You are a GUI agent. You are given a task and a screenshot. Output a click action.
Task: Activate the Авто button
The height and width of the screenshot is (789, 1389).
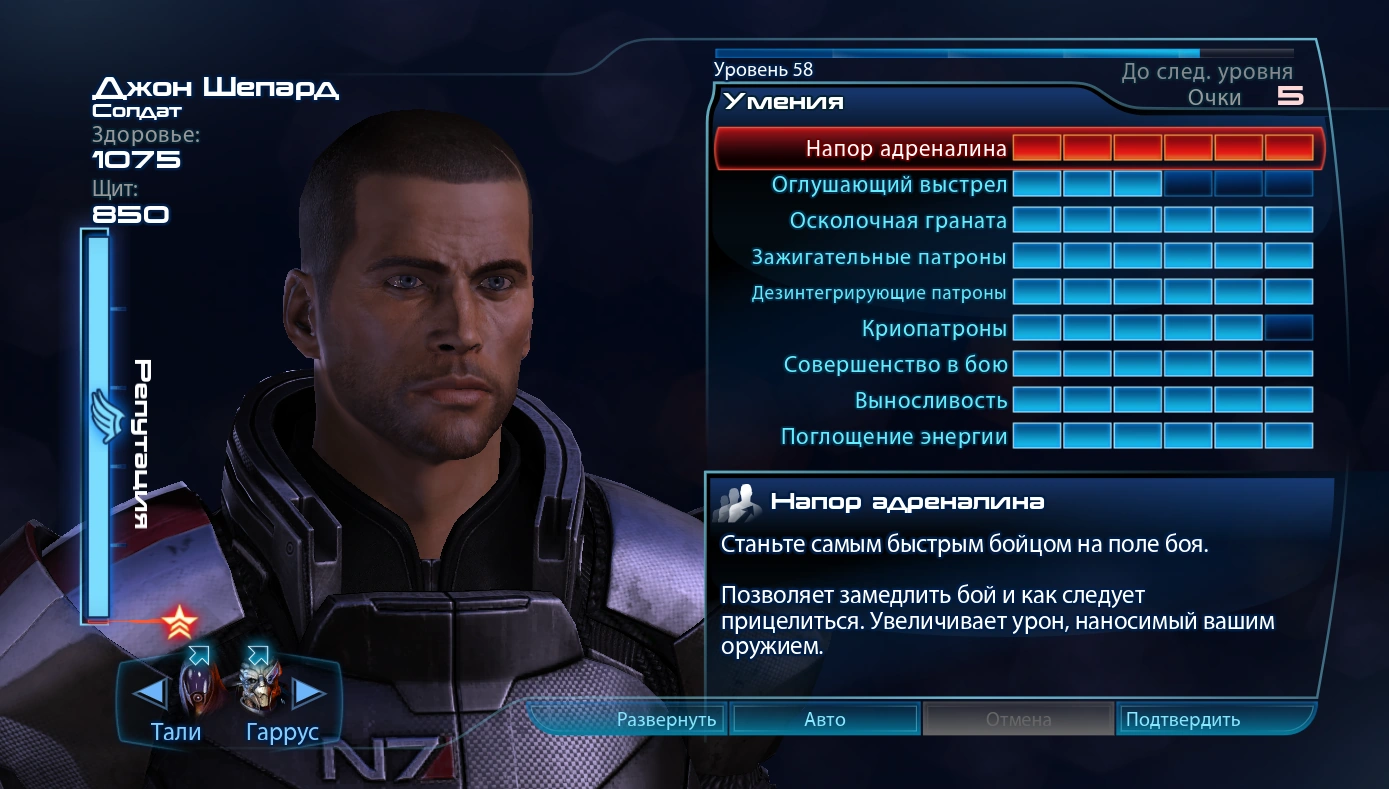tap(825, 719)
